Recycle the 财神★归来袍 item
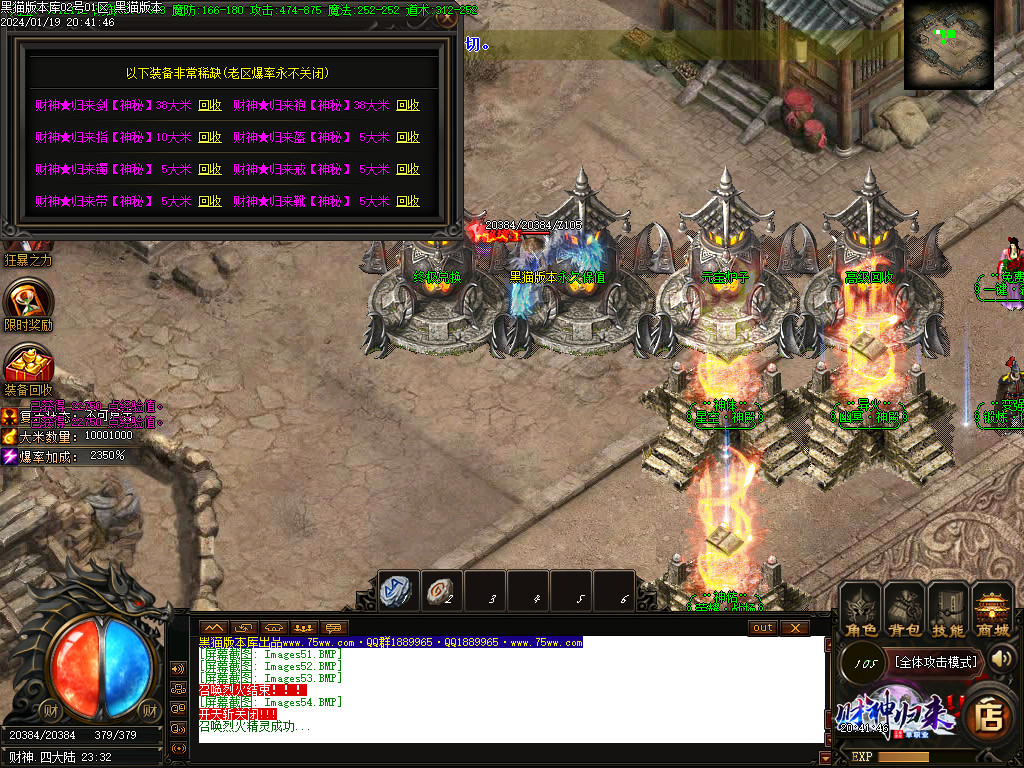This screenshot has width=1024, height=768. [x=408, y=105]
